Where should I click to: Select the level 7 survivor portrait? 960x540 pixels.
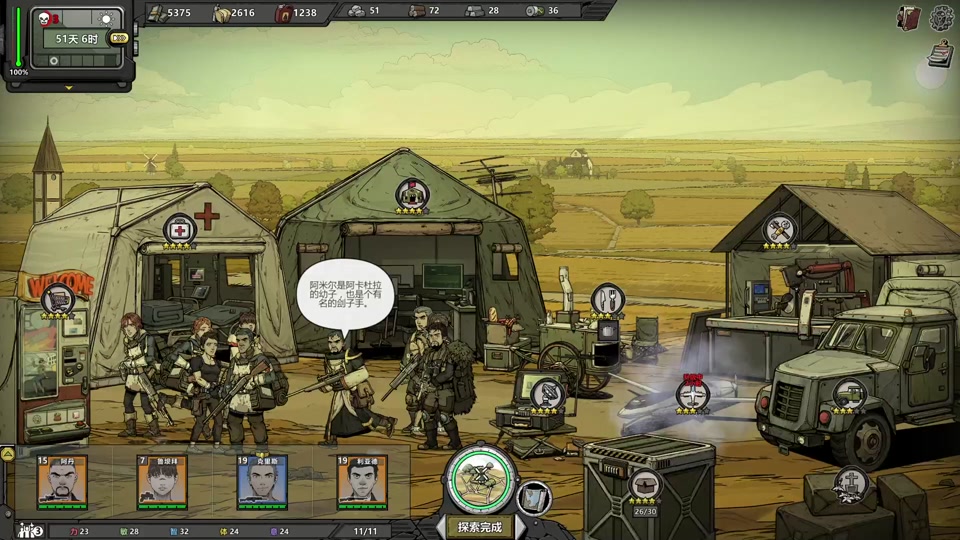162,481
